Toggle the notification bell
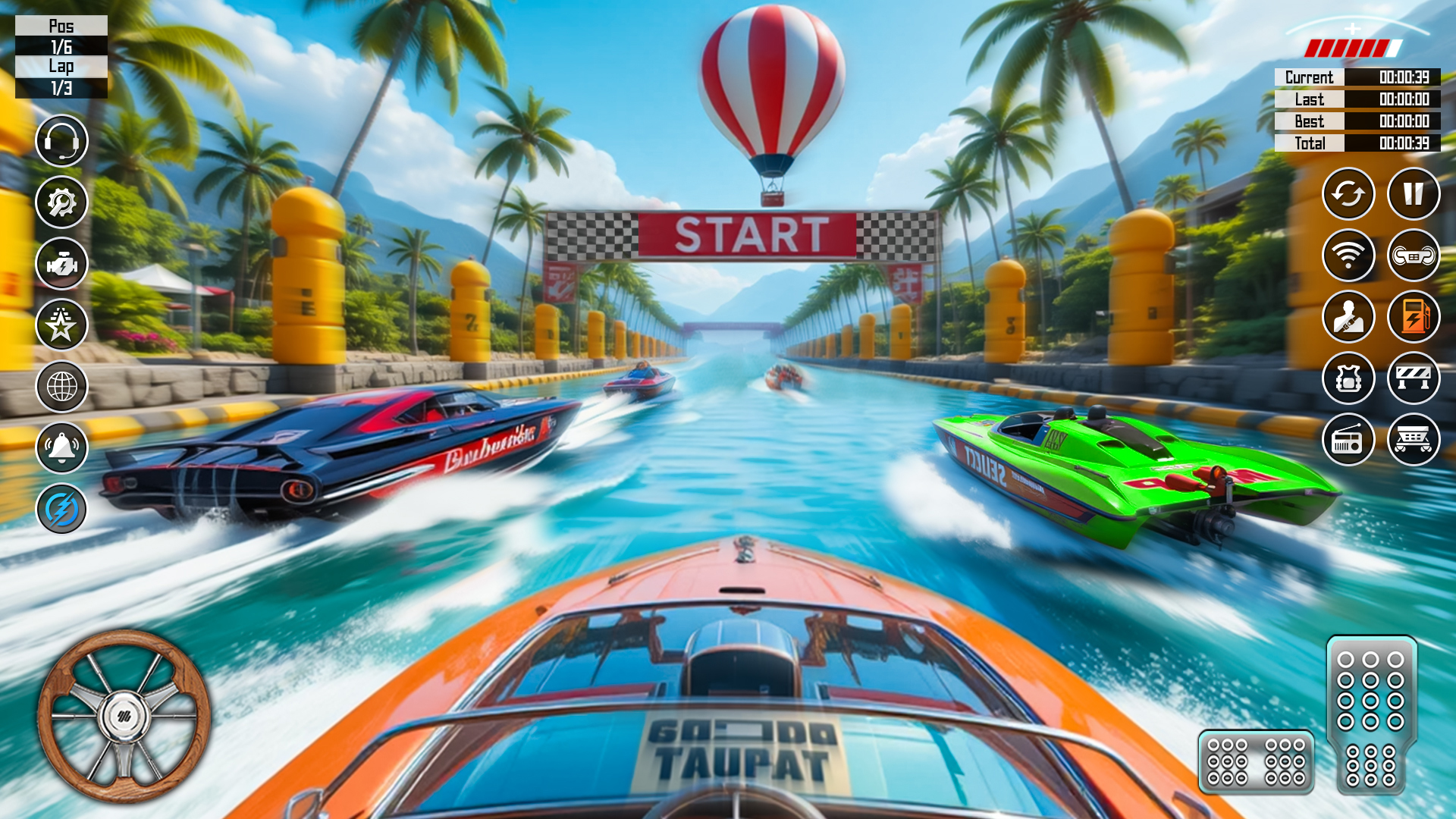Image resolution: width=1456 pixels, height=819 pixels. [x=61, y=447]
